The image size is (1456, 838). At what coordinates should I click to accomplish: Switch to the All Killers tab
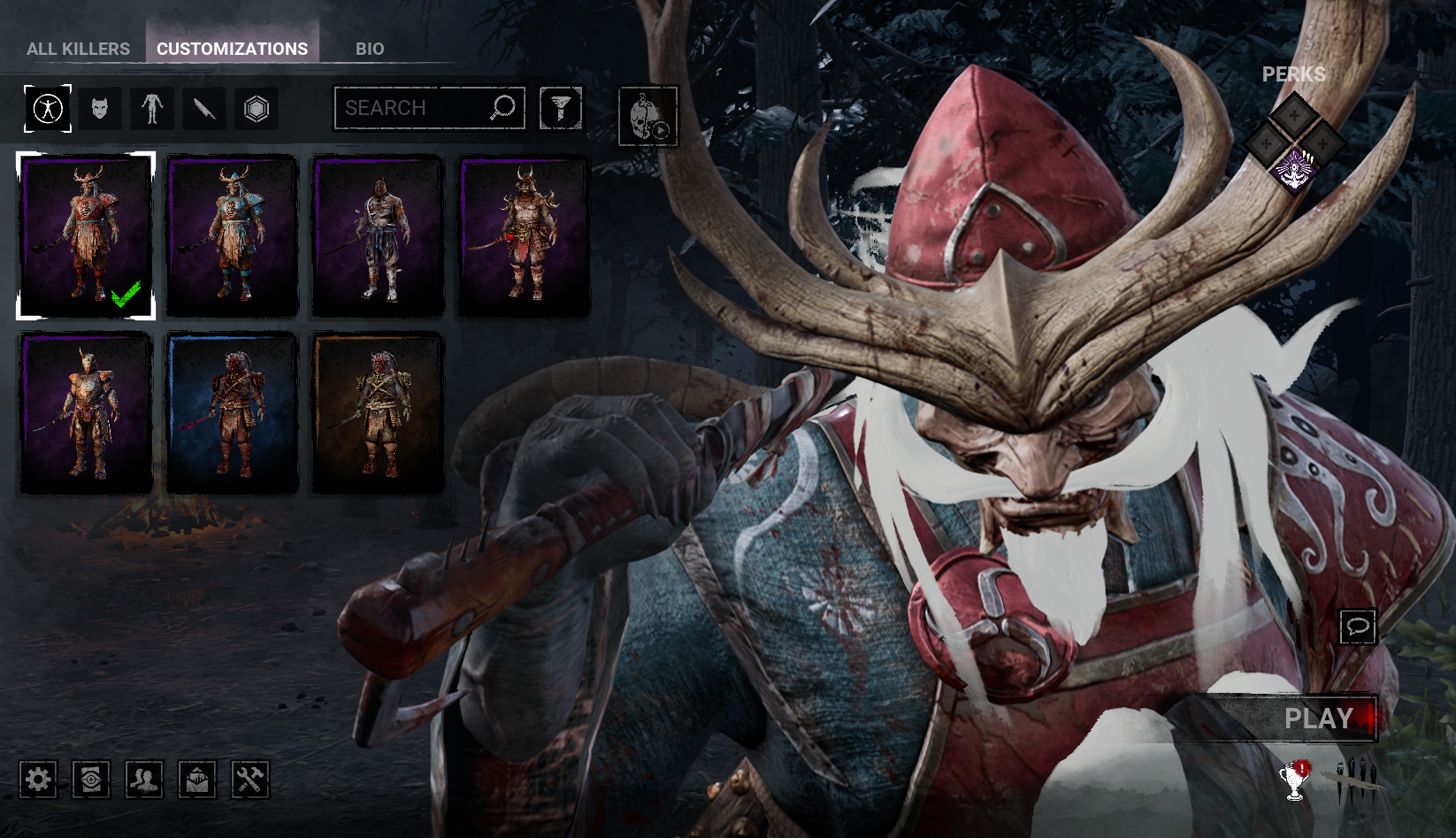click(78, 49)
